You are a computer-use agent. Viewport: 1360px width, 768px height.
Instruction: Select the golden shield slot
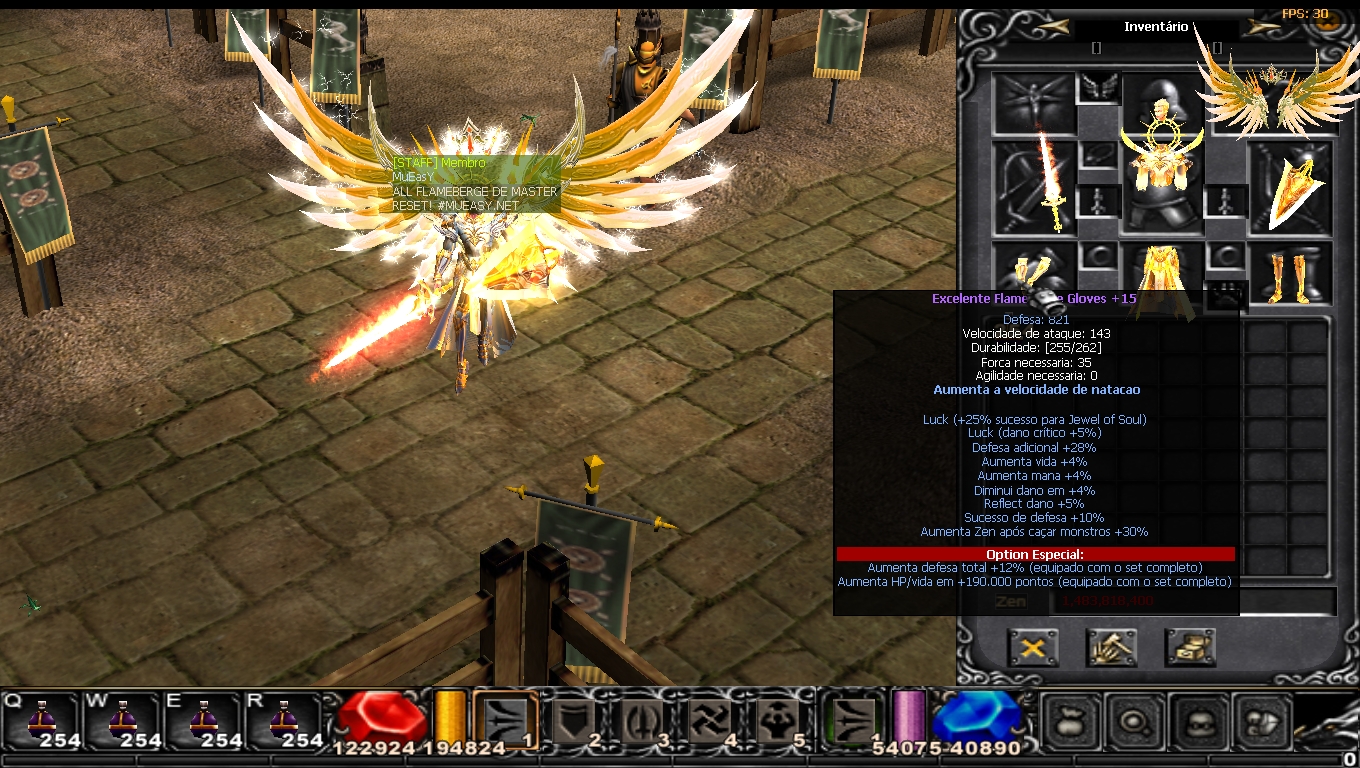click(1291, 187)
